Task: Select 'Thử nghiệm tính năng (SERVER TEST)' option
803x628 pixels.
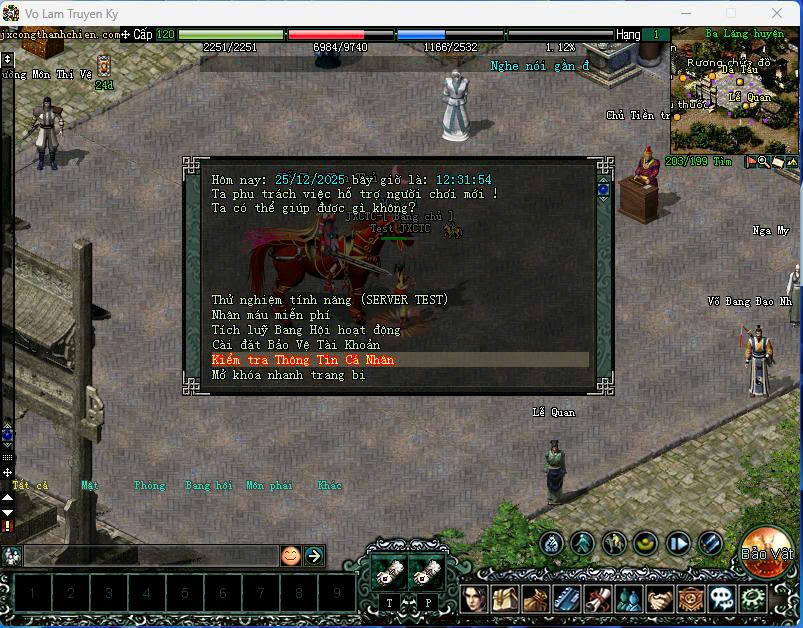Action: pyautogui.click(x=330, y=300)
